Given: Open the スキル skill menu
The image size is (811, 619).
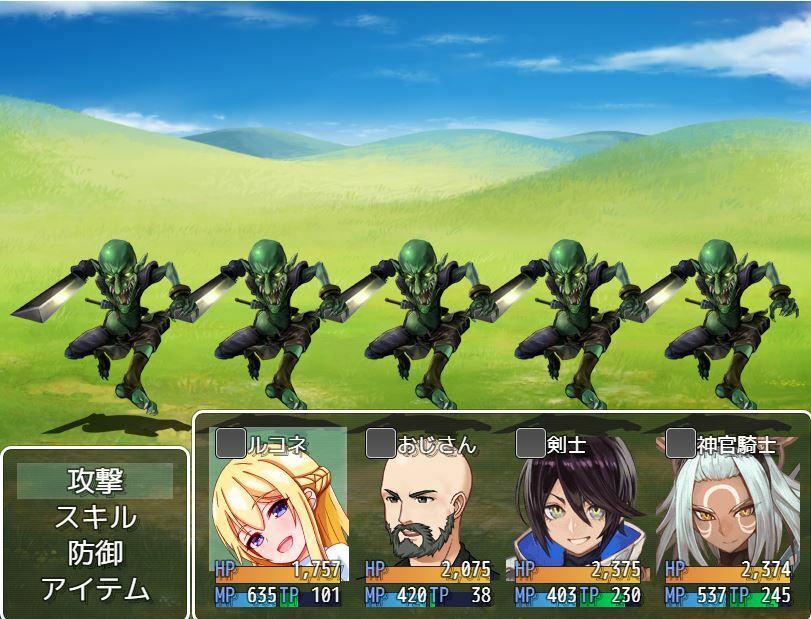Looking at the screenshot, I should [x=95, y=517].
